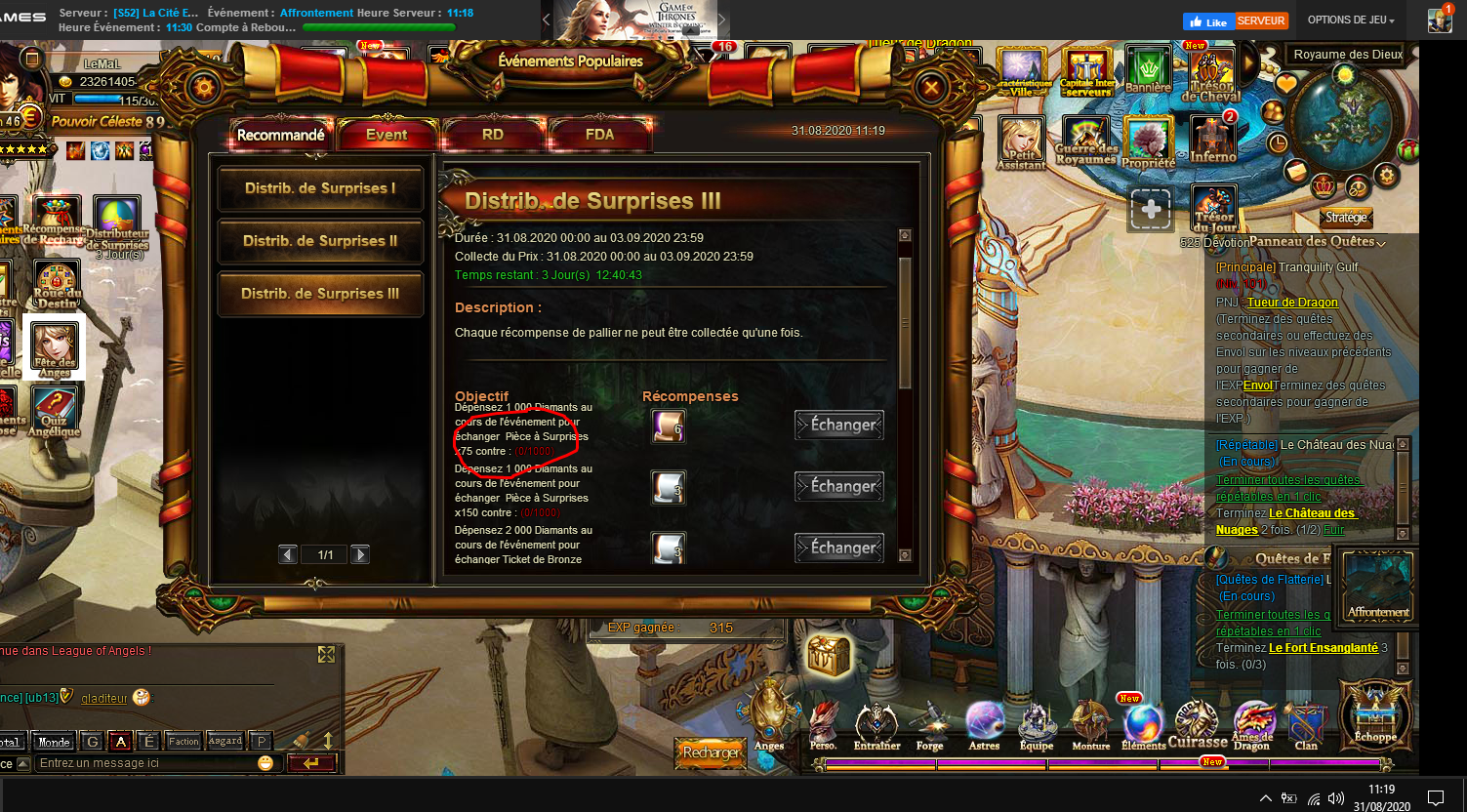Go to next page of event list

click(360, 554)
